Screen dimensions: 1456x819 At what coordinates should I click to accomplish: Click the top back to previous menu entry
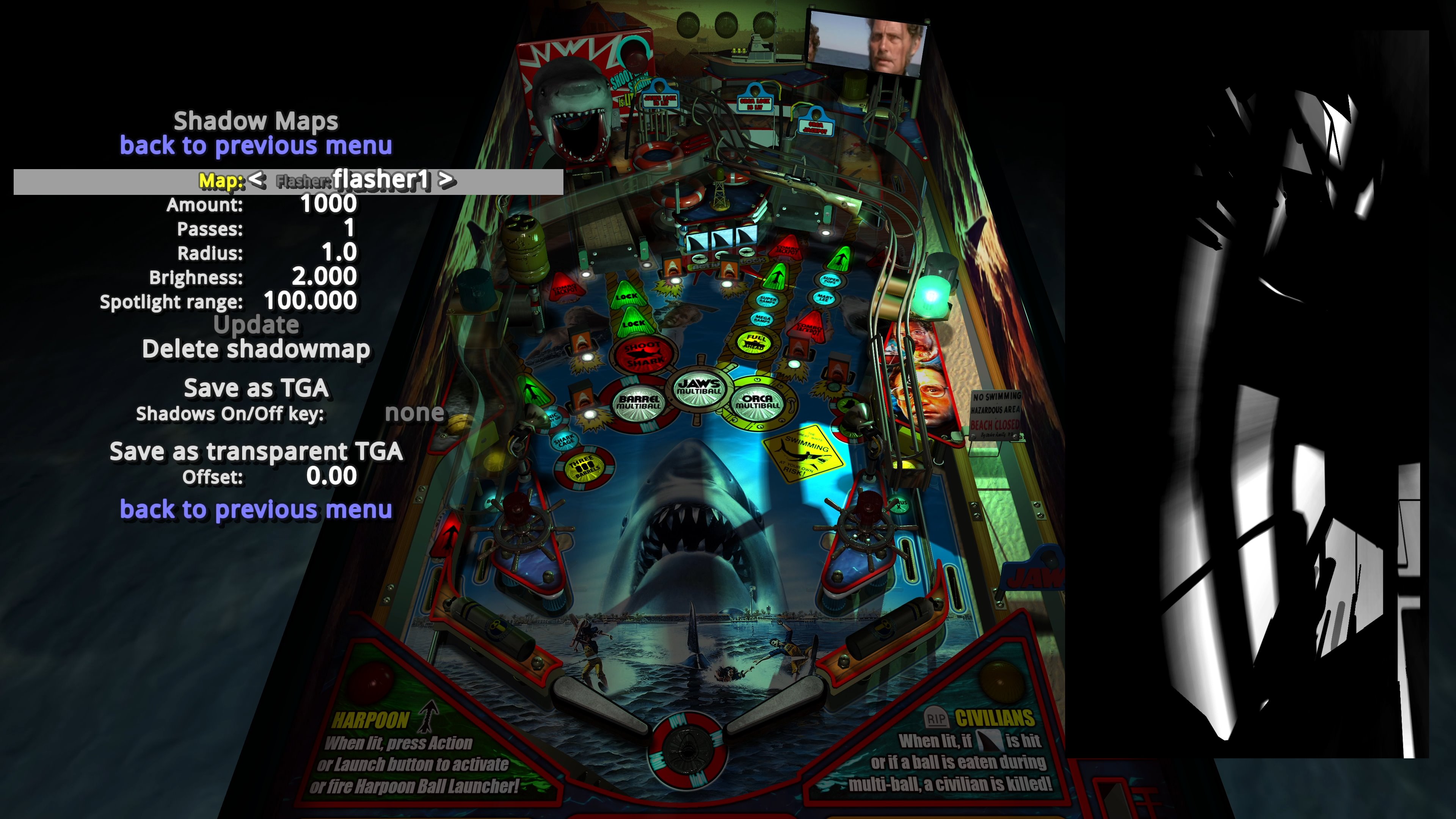256,146
